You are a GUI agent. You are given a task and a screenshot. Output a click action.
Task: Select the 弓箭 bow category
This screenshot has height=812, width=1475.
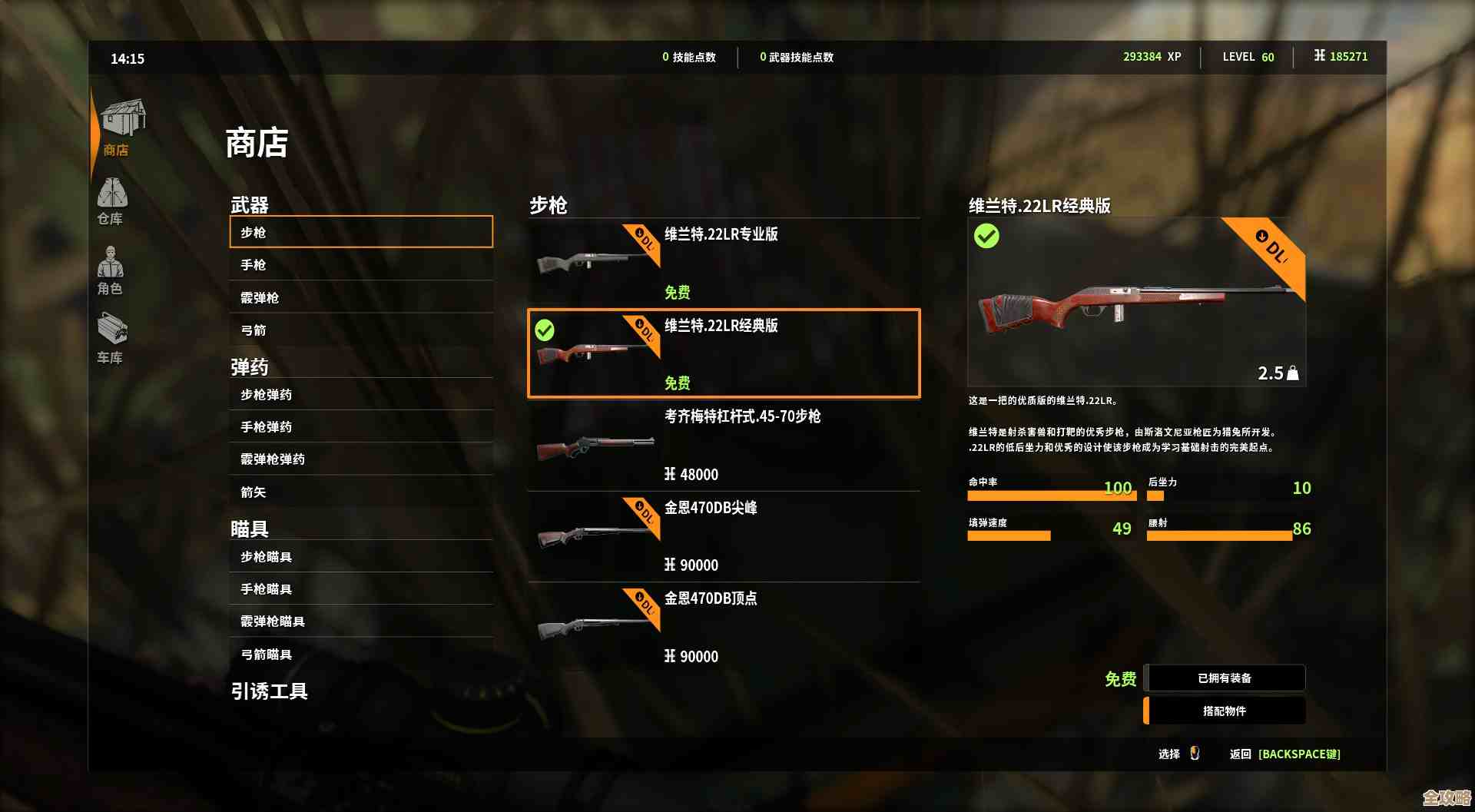pos(360,330)
